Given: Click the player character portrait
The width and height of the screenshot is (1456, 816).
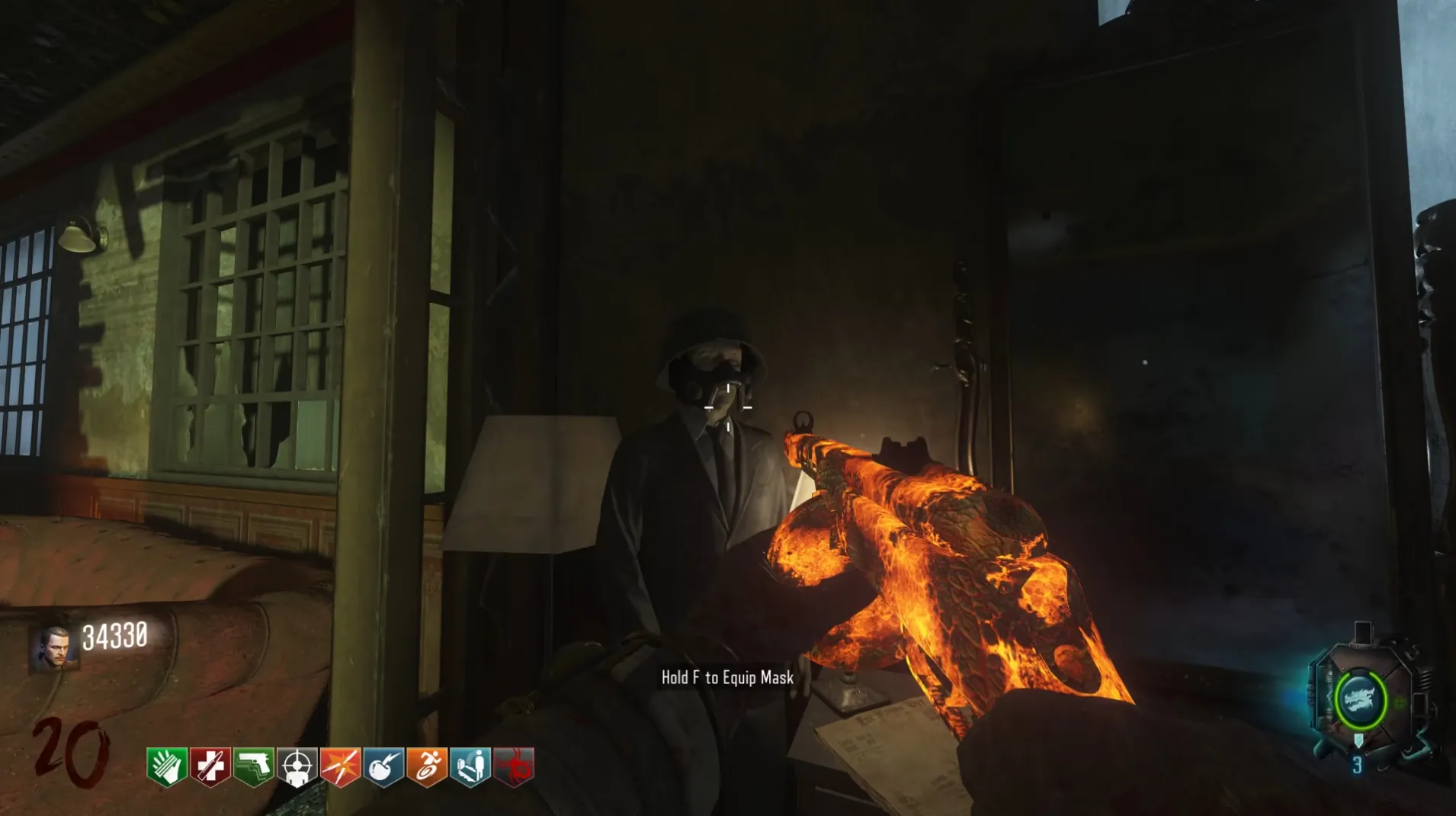Looking at the screenshot, I should click(54, 649).
